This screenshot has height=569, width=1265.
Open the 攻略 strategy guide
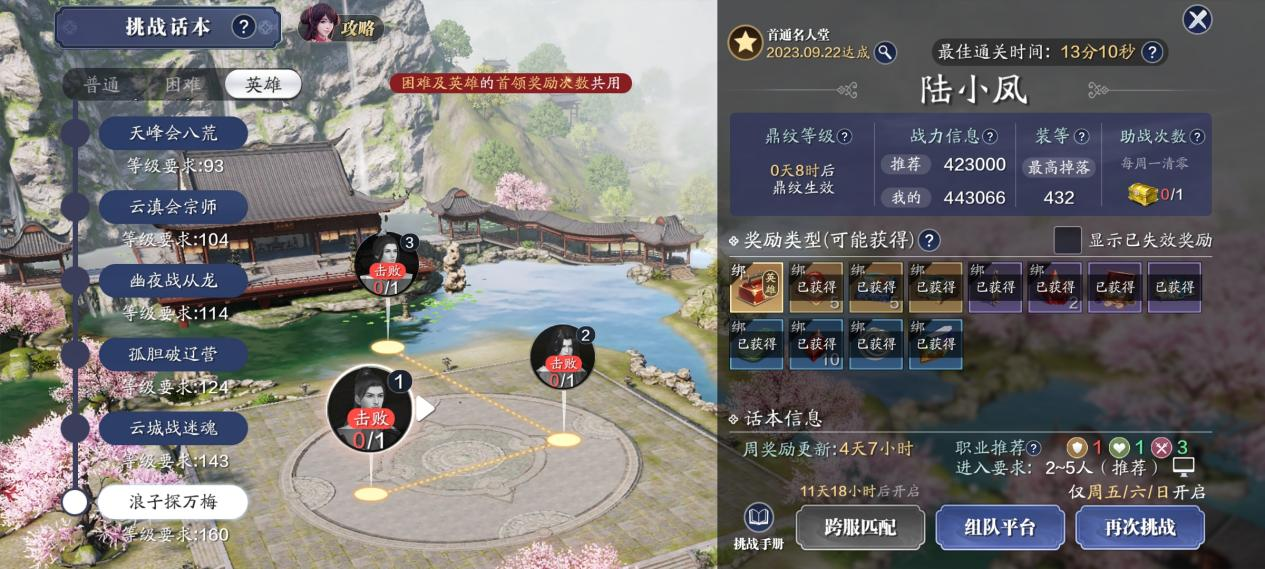click(341, 26)
